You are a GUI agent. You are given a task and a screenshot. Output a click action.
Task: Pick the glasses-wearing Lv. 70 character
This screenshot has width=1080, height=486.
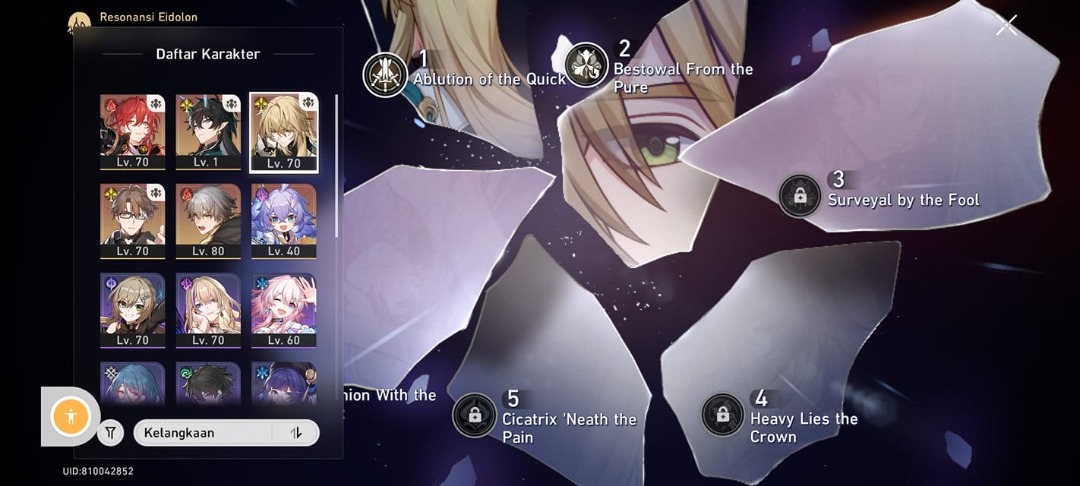[x=132, y=220]
